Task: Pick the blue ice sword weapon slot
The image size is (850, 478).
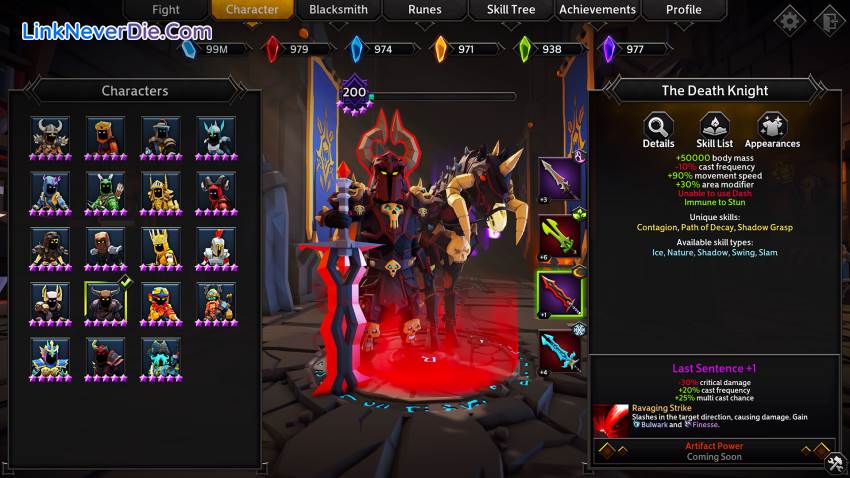Action: (x=560, y=352)
